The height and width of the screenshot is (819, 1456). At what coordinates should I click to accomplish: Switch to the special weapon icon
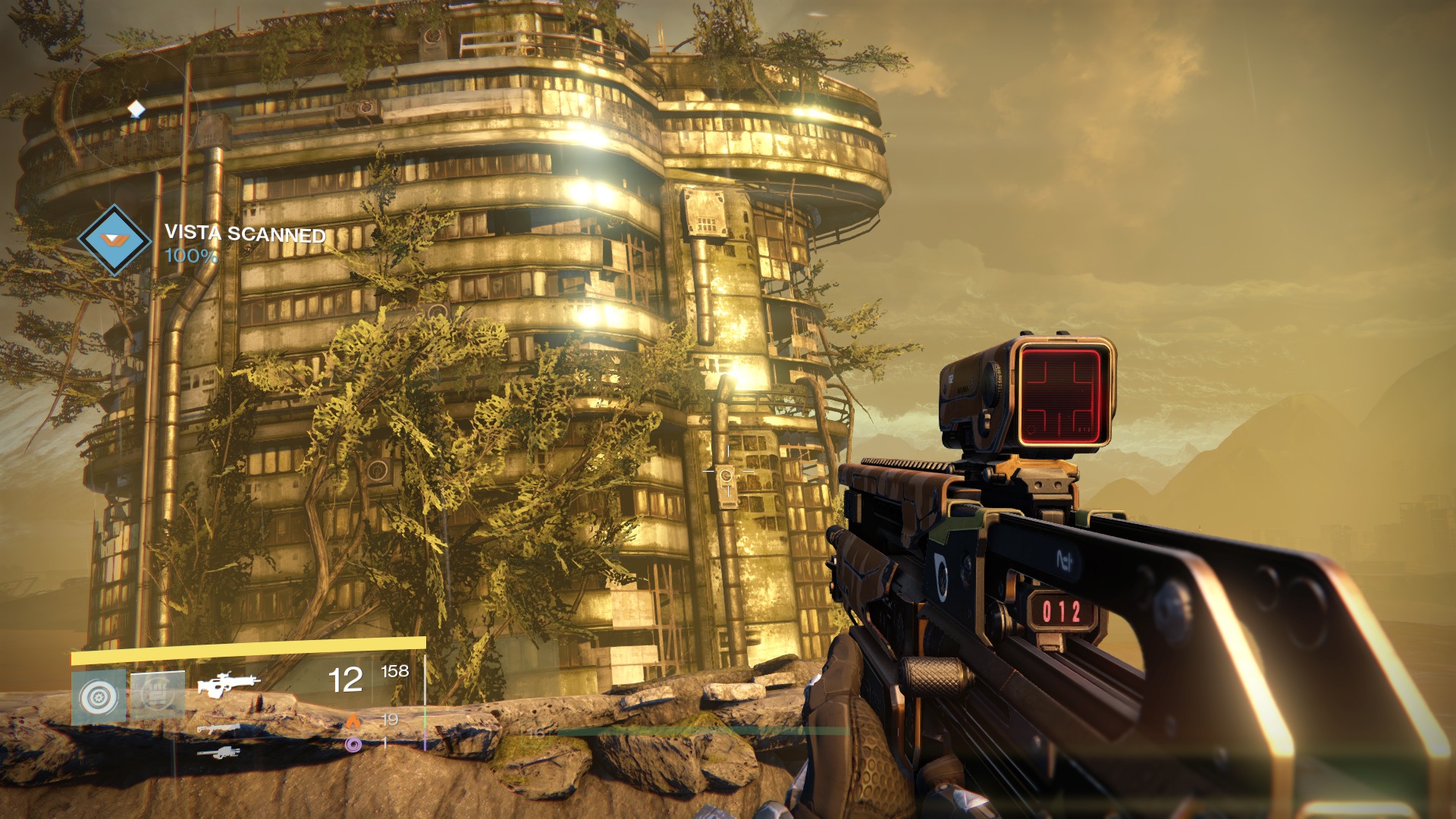219,730
